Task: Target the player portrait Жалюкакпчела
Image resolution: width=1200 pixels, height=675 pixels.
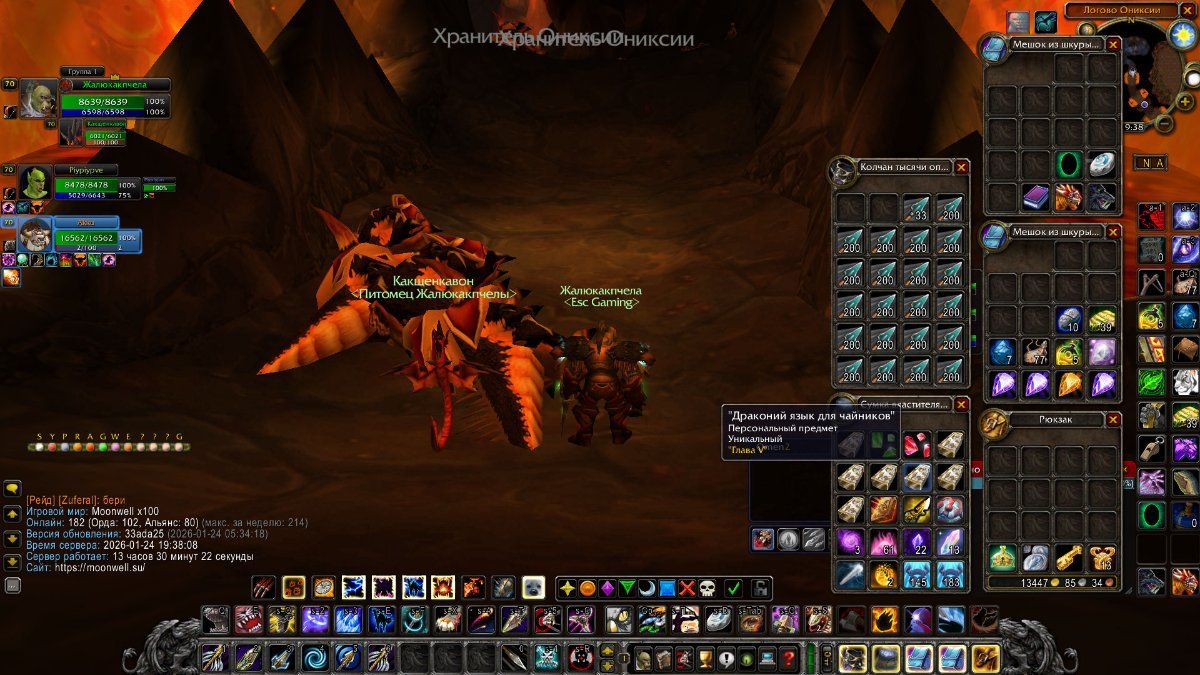Action: click(38, 98)
